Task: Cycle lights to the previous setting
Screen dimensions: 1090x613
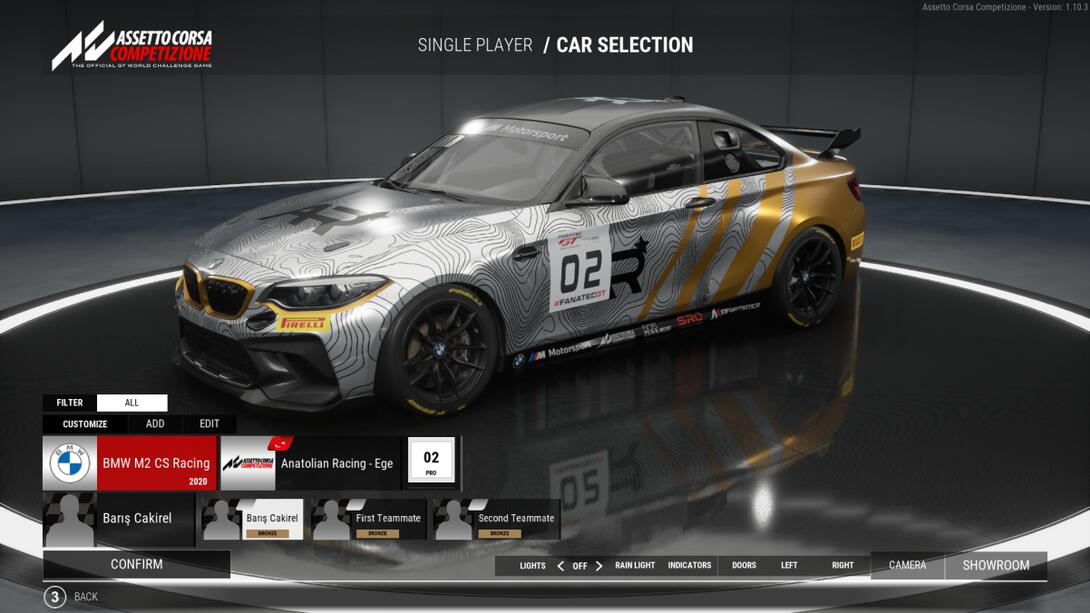Action: click(560, 566)
